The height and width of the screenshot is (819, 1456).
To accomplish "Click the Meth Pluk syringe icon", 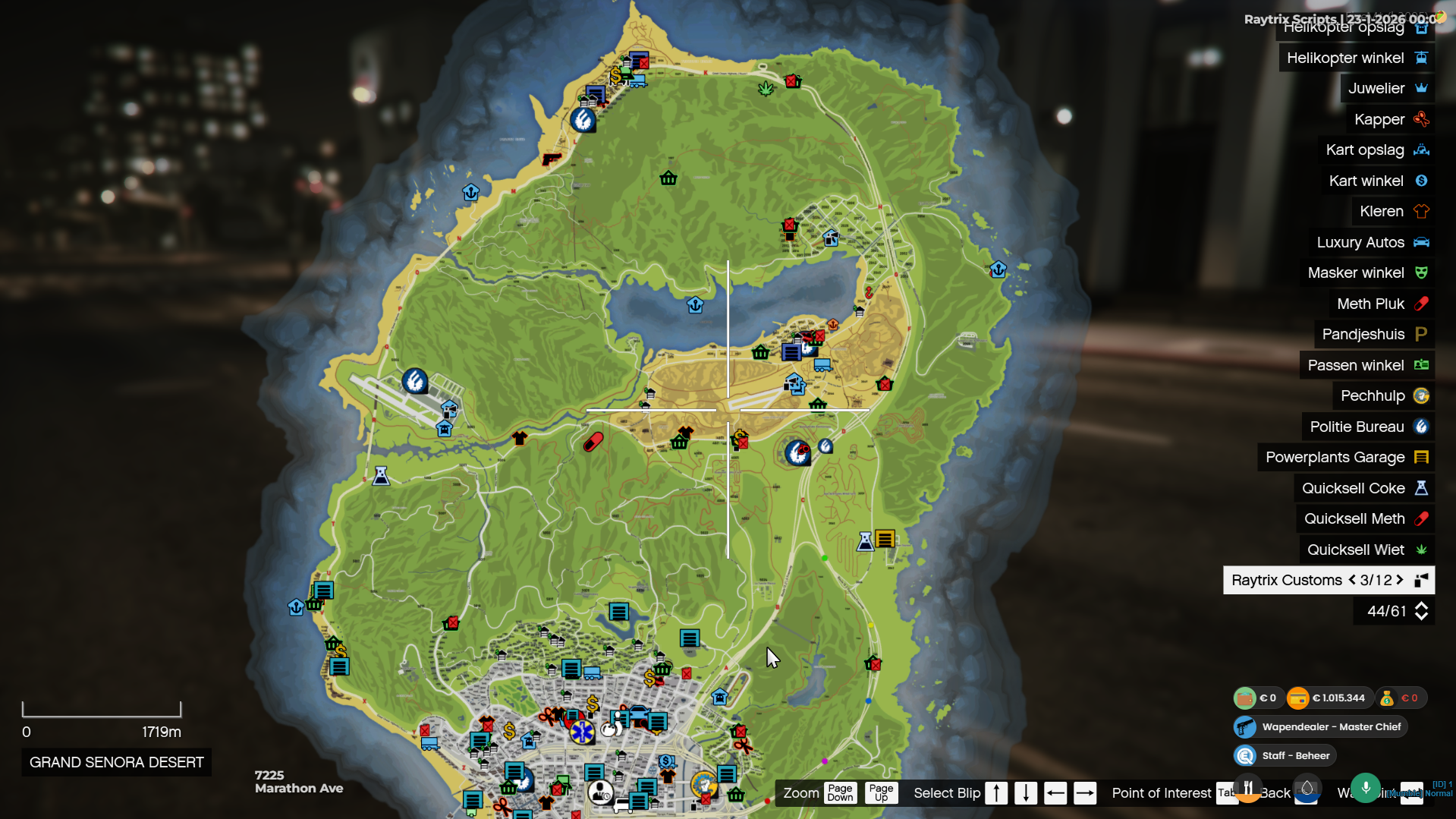I will point(1420,303).
